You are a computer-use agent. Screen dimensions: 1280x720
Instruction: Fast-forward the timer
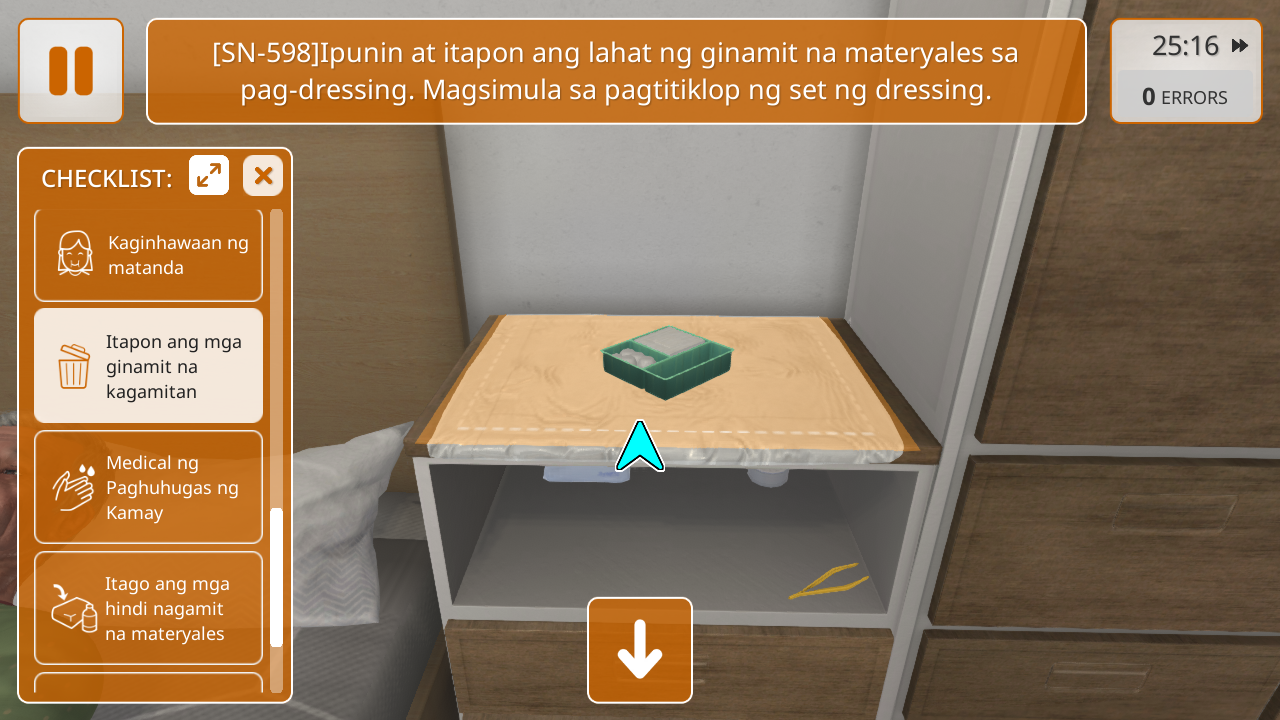tap(1240, 46)
